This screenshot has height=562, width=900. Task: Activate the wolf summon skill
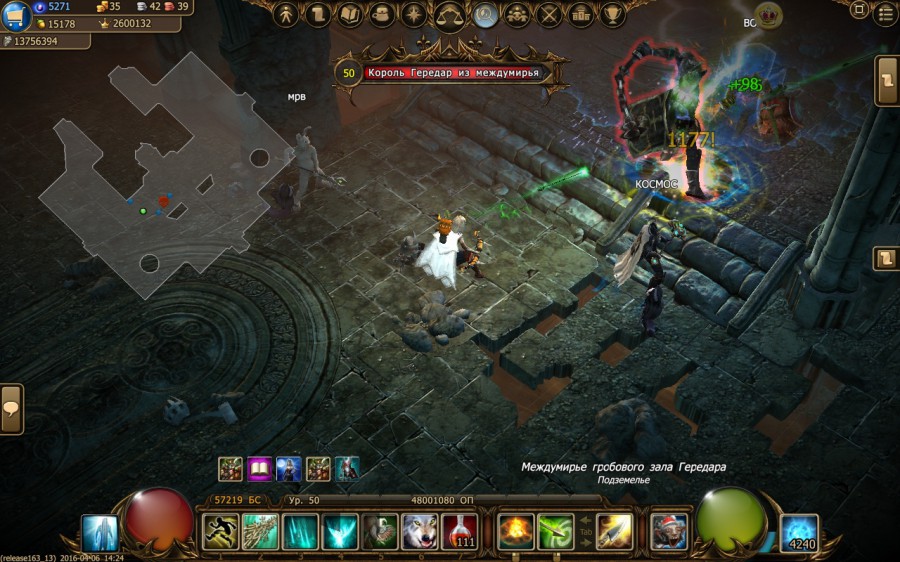pyautogui.click(x=420, y=532)
